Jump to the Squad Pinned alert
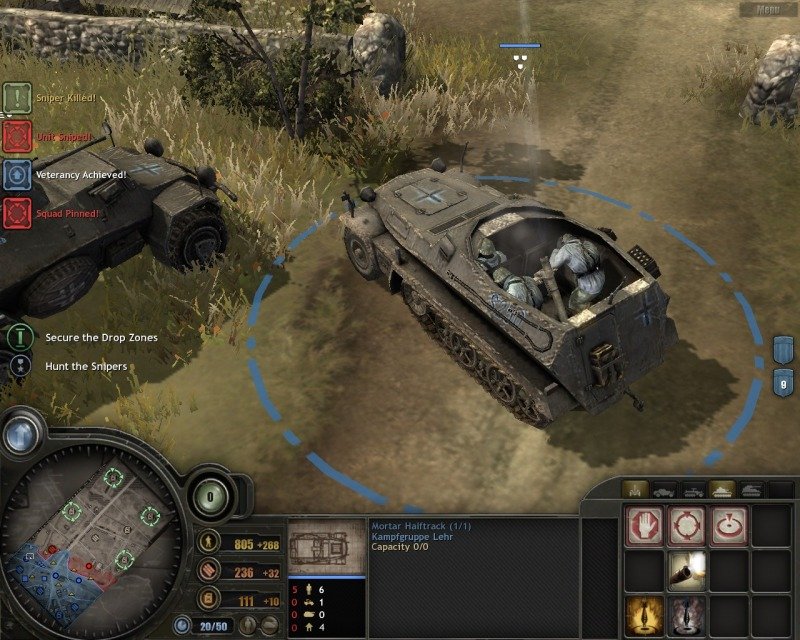Image resolution: width=800 pixels, height=640 pixels. pos(17,212)
